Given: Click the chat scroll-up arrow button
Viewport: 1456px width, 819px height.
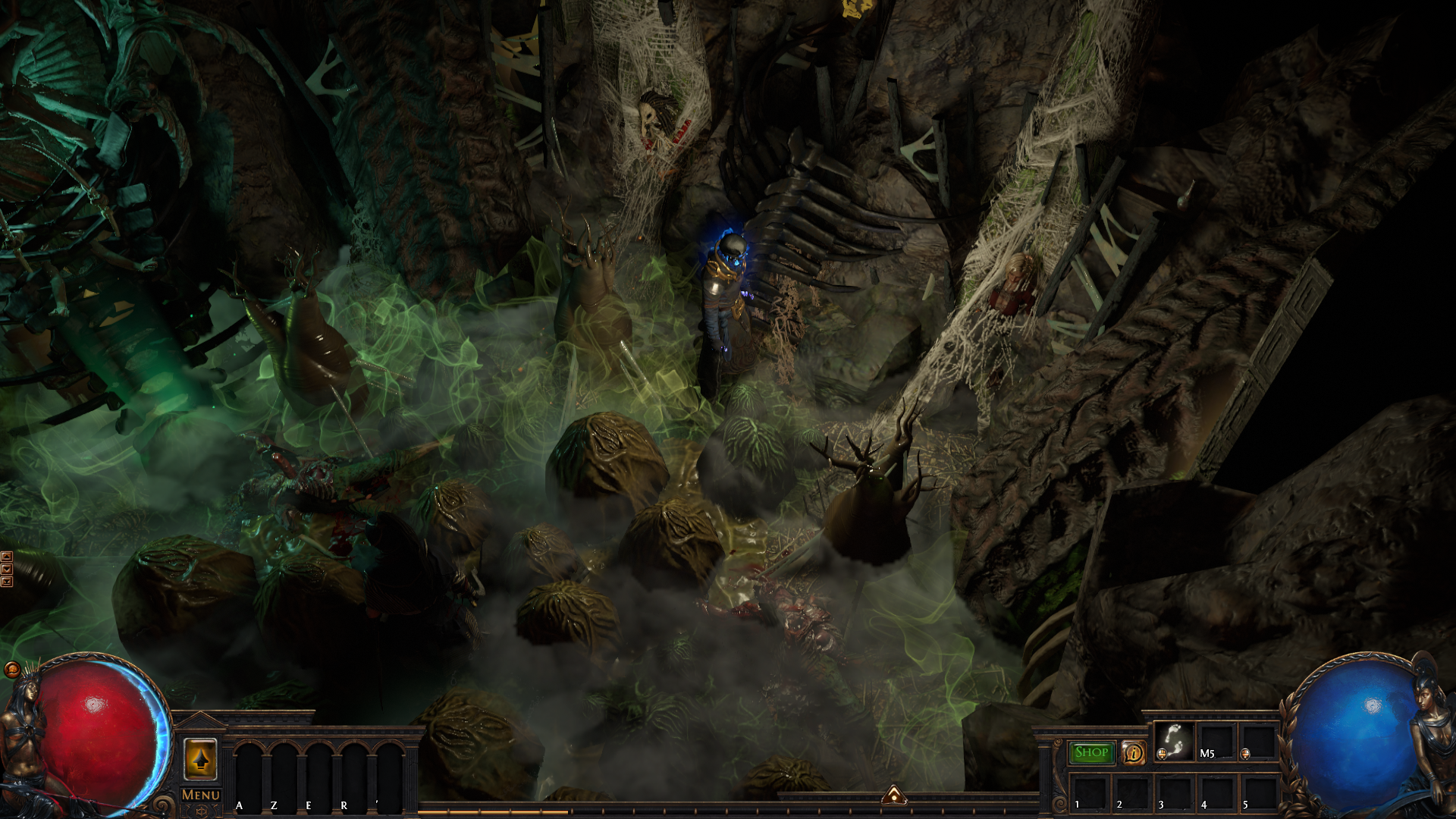Looking at the screenshot, I should click(7, 557).
